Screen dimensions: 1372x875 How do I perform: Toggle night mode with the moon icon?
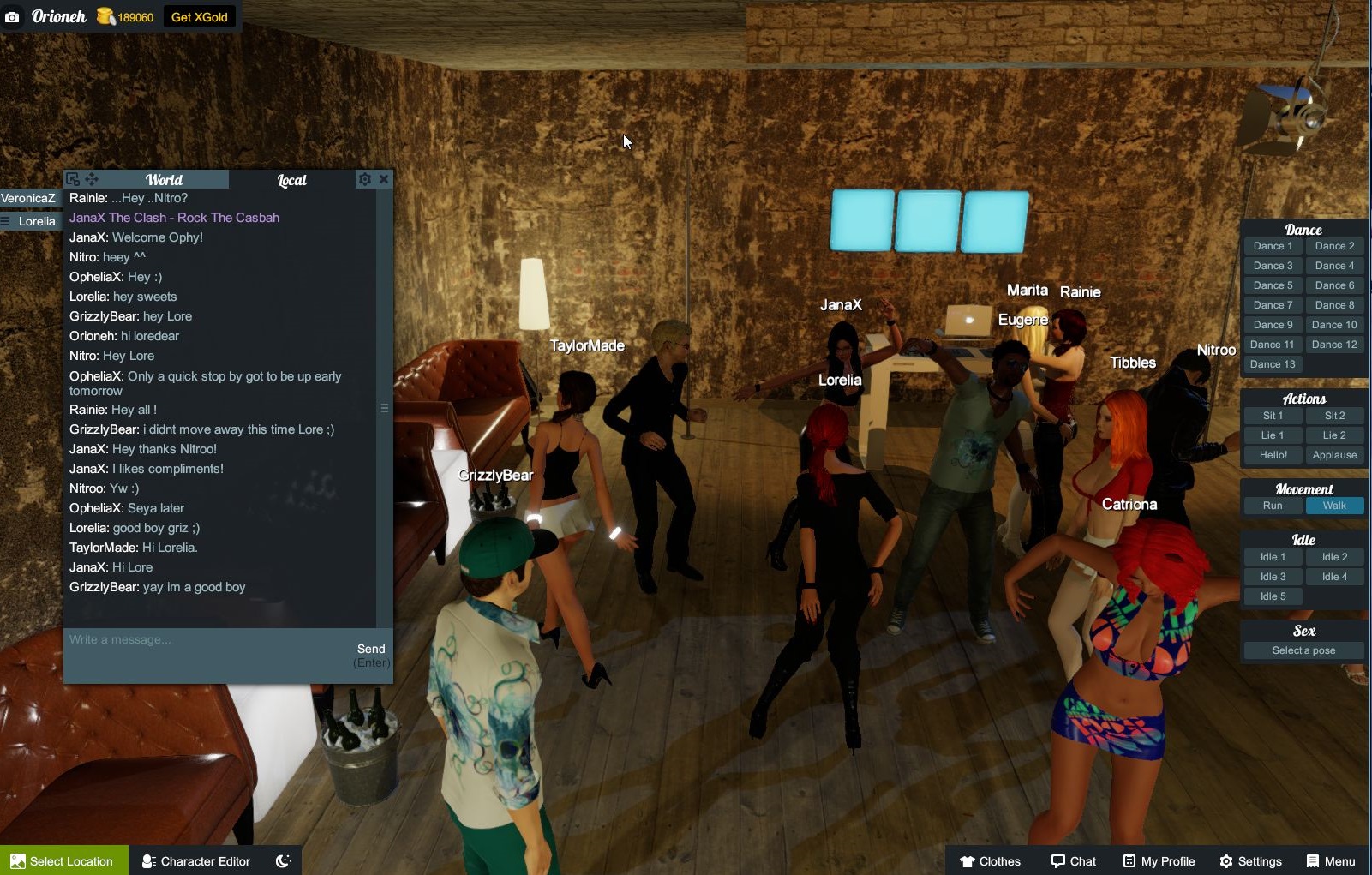(283, 860)
